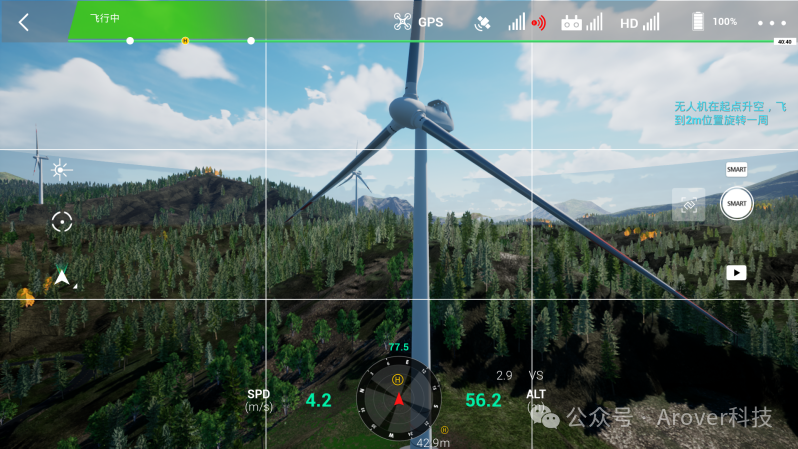The height and width of the screenshot is (449, 798).
Task: Tap the 飞行中 flight status label
Action: click(x=103, y=18)
